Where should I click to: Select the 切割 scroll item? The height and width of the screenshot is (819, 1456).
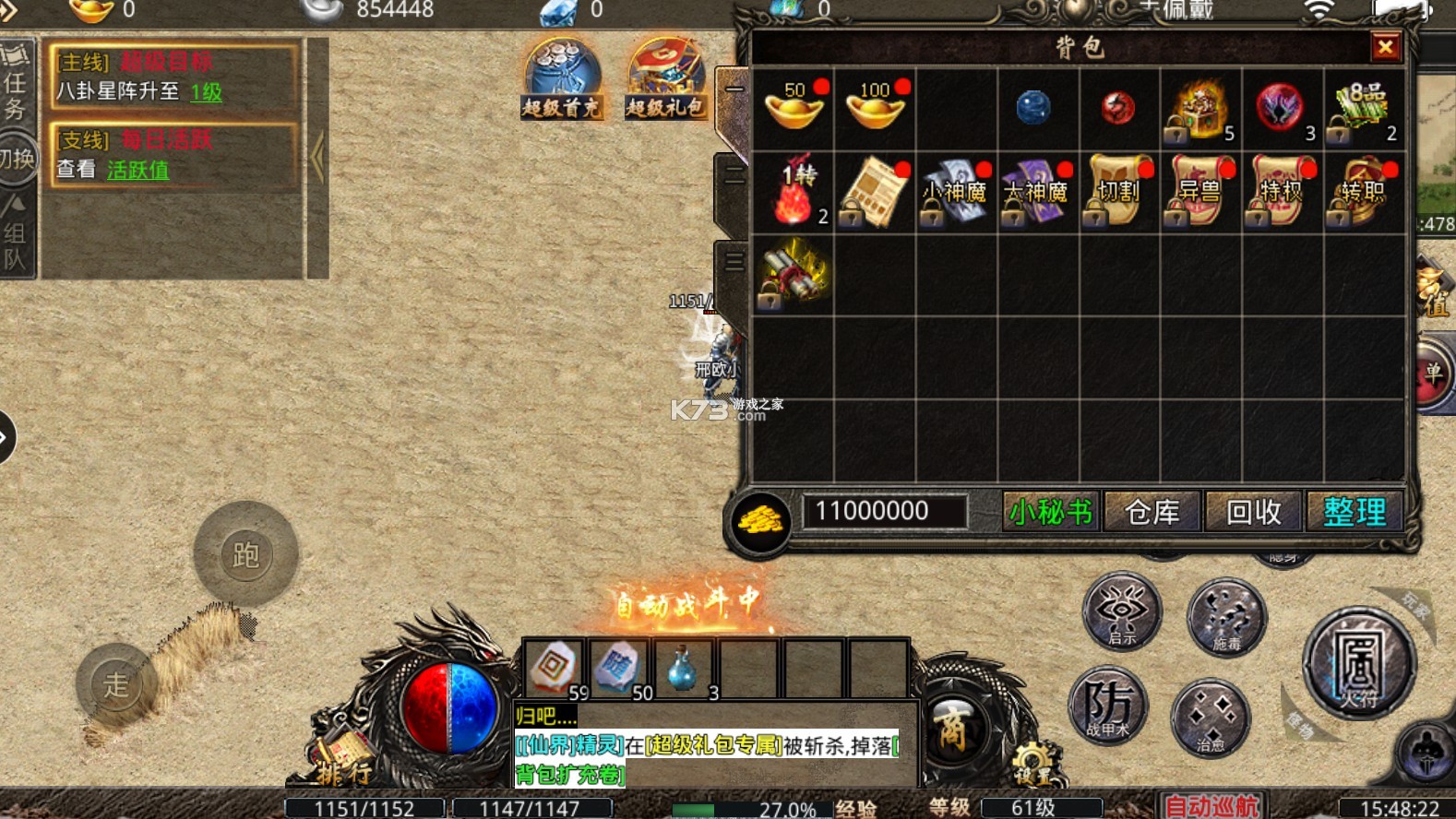pyautogui.click(x=1118, y=192)
